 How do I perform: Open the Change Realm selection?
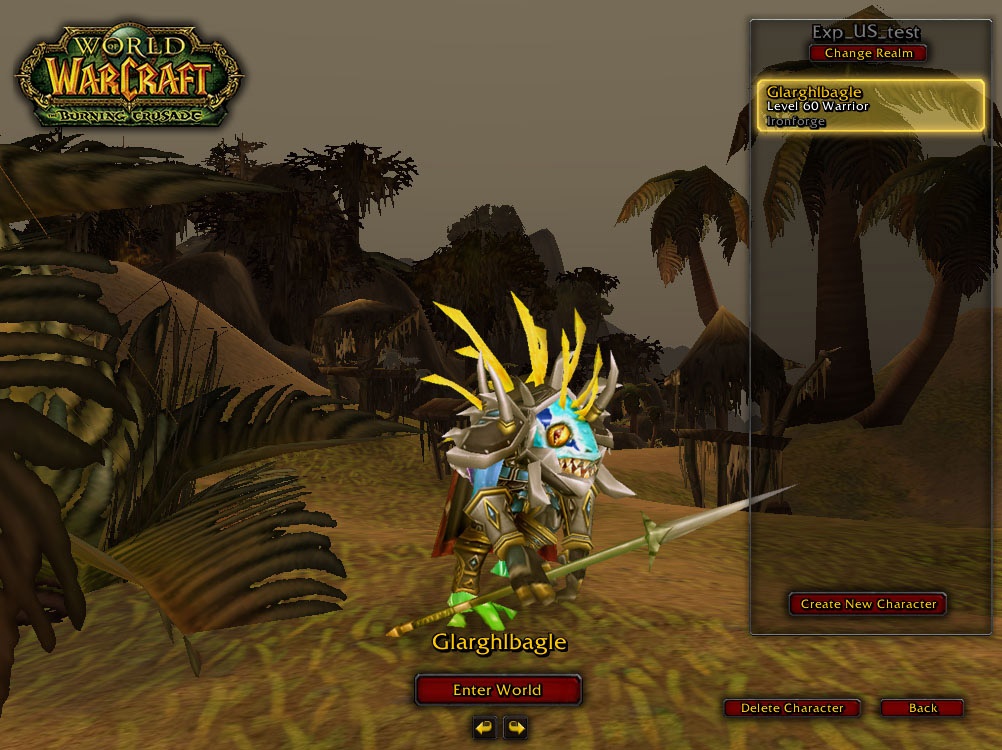(868, 53)
